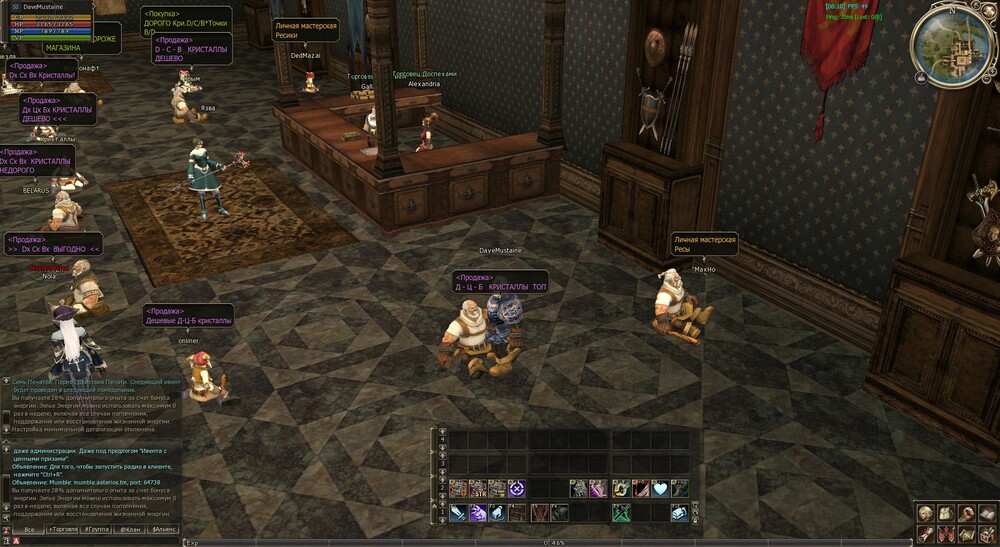Open the +Торговля trade chat tab
Screen dimensions: 1000x547
63,529
